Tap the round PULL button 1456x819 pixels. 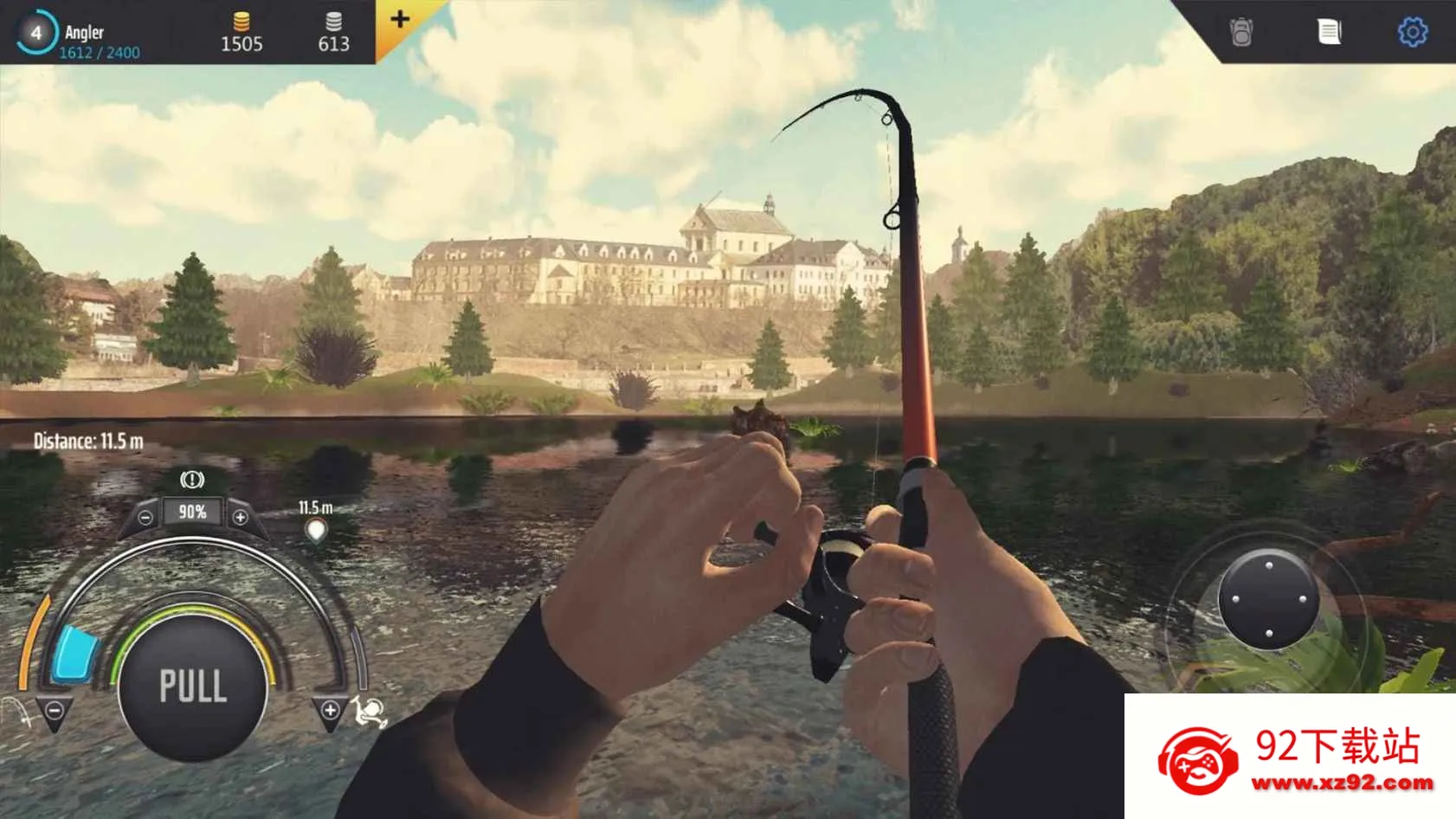[192, 687]
